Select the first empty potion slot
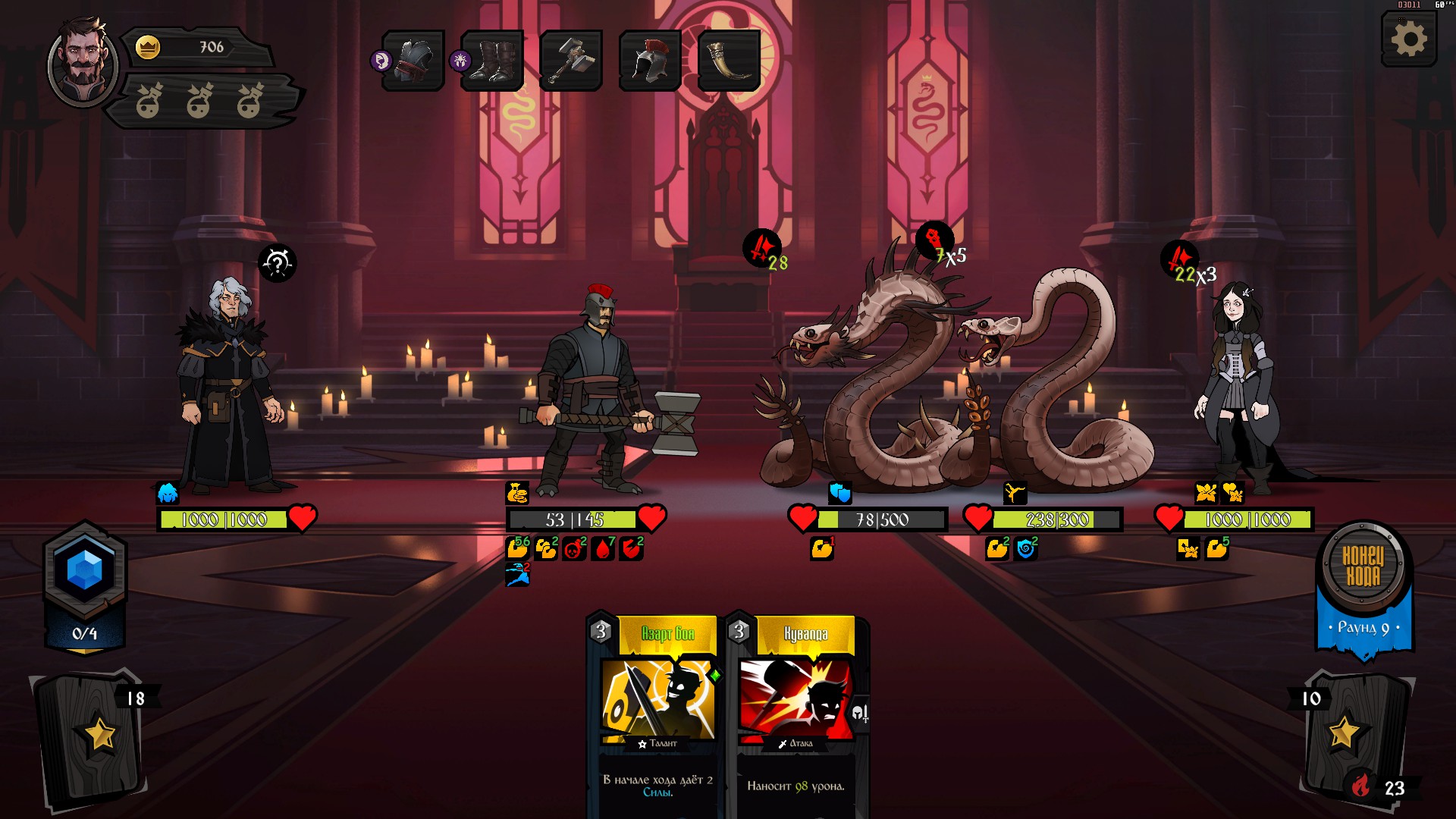 [x=149, y=101]
